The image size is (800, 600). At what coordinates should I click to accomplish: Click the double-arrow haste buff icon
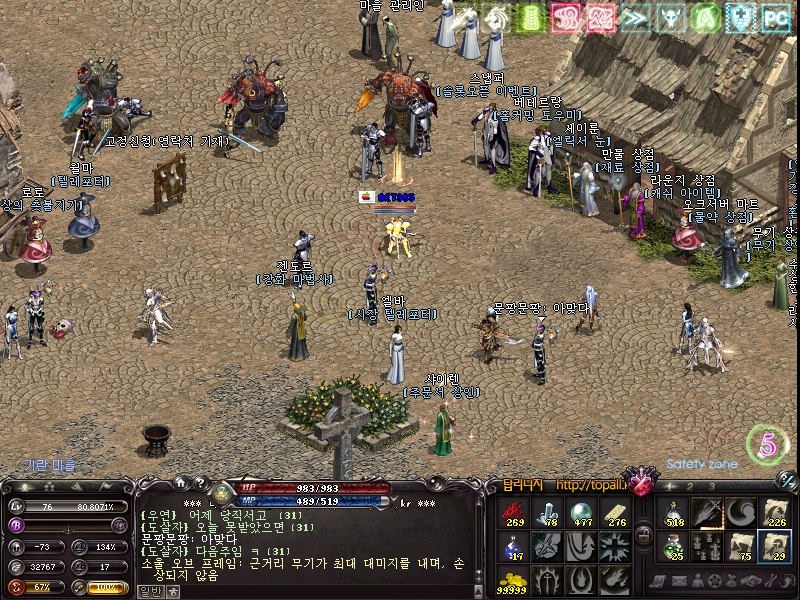click(x=635, y=17)
